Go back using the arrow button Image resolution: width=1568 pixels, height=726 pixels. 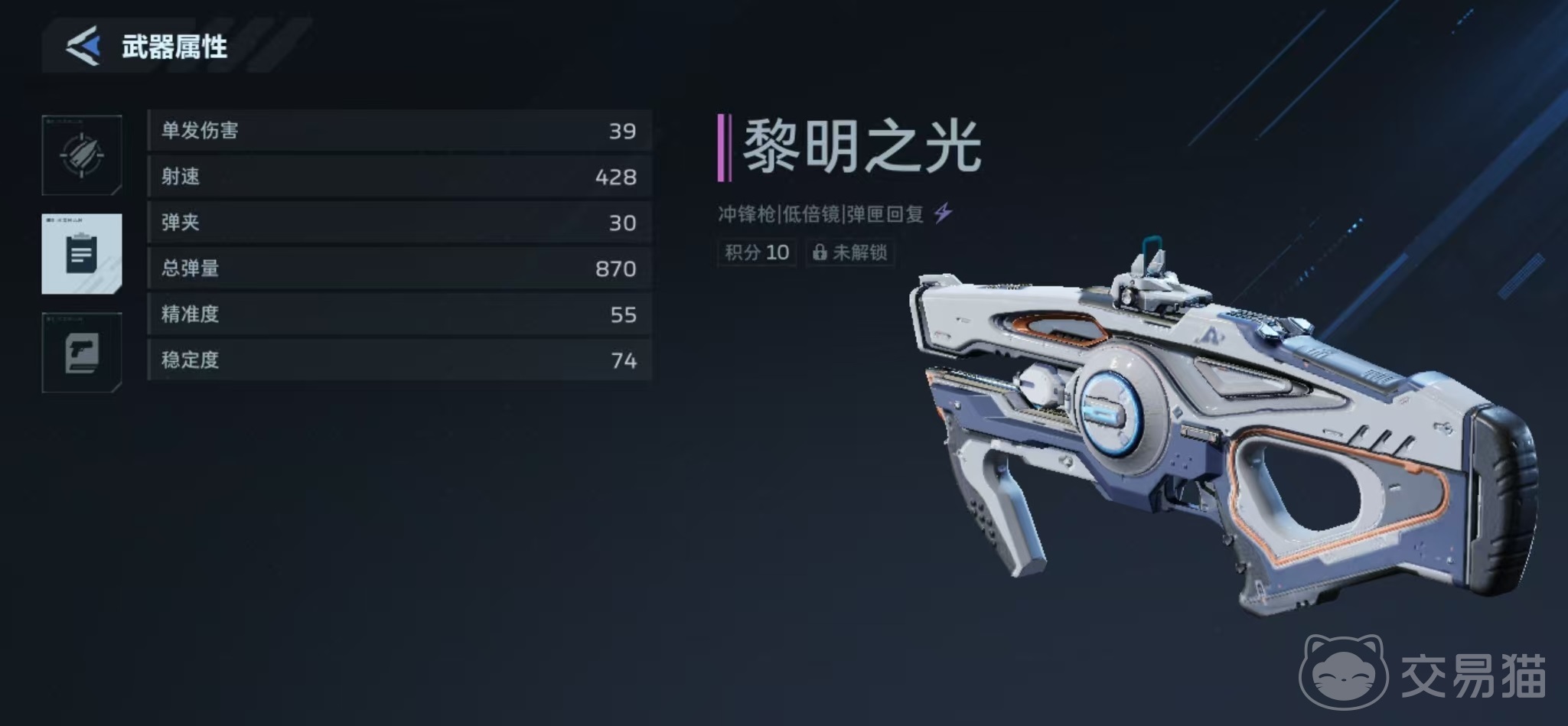point(83,46)
